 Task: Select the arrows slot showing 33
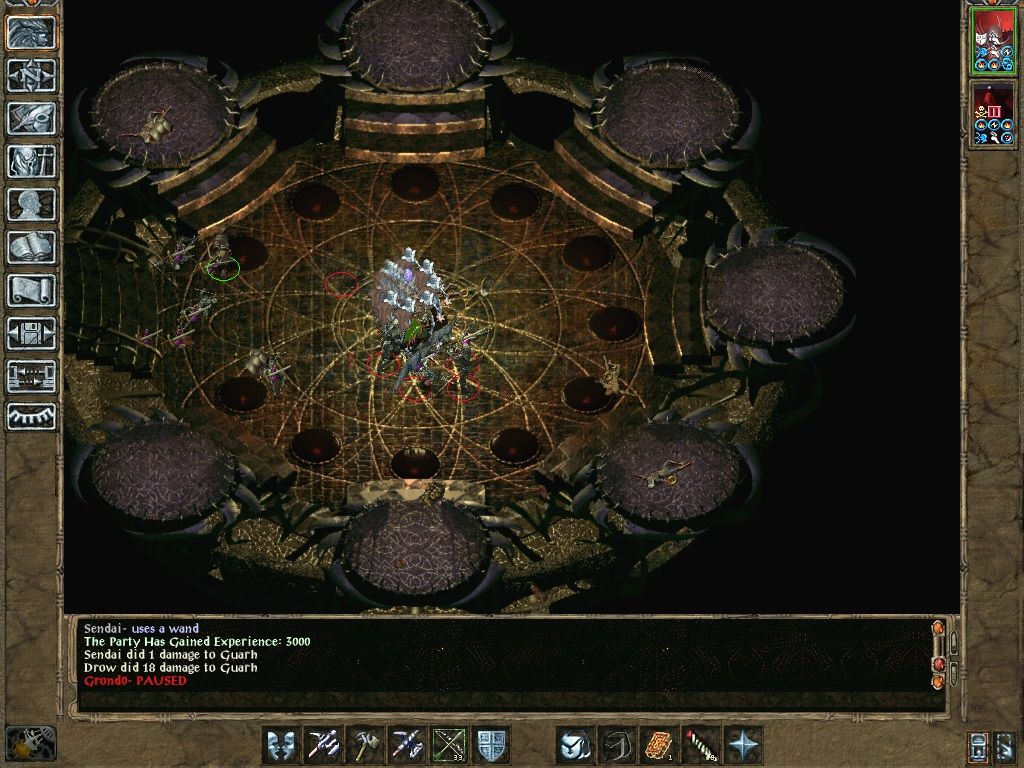pyautogui.click(x=450, y=745)
